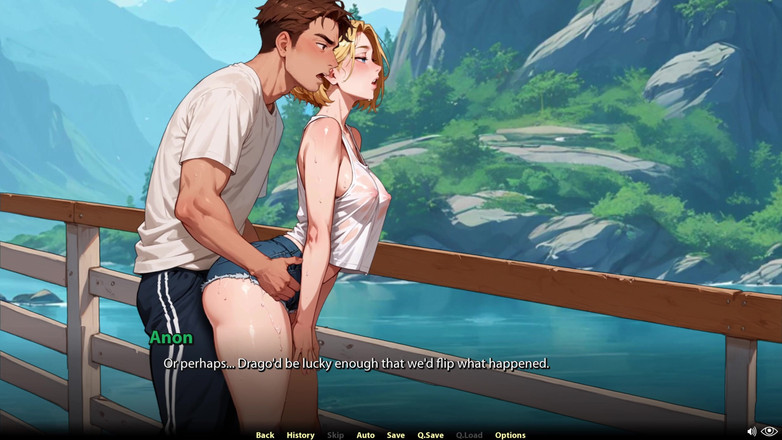The height and width of the screenshot is (440, 782).
Task: Click the Skip button
Action: 335,435
